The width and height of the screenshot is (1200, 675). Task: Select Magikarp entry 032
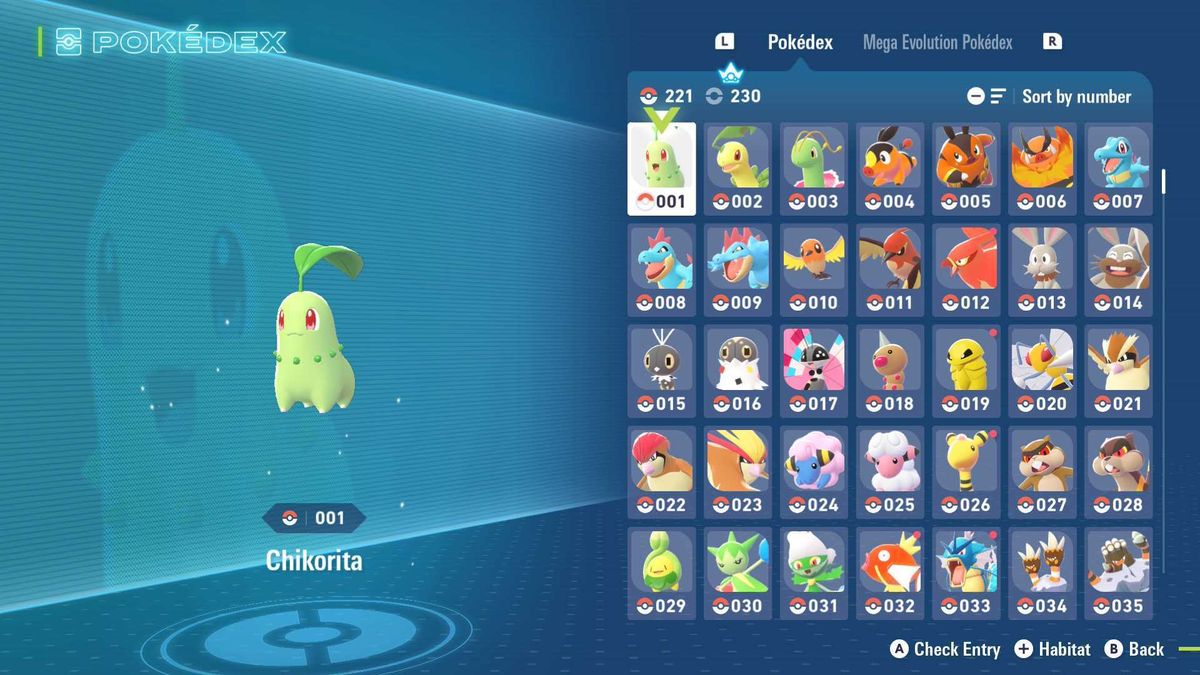click(x=890, y=572)
